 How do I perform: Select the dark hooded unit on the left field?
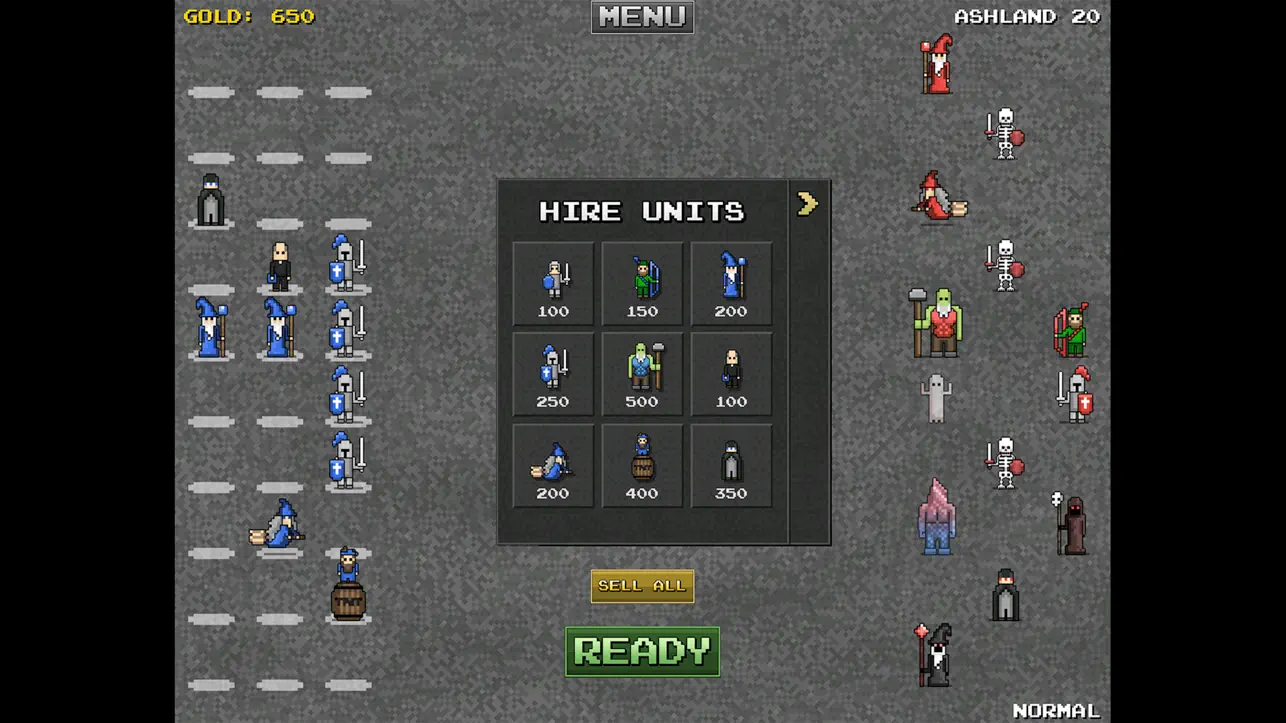(x=210, y=200)
